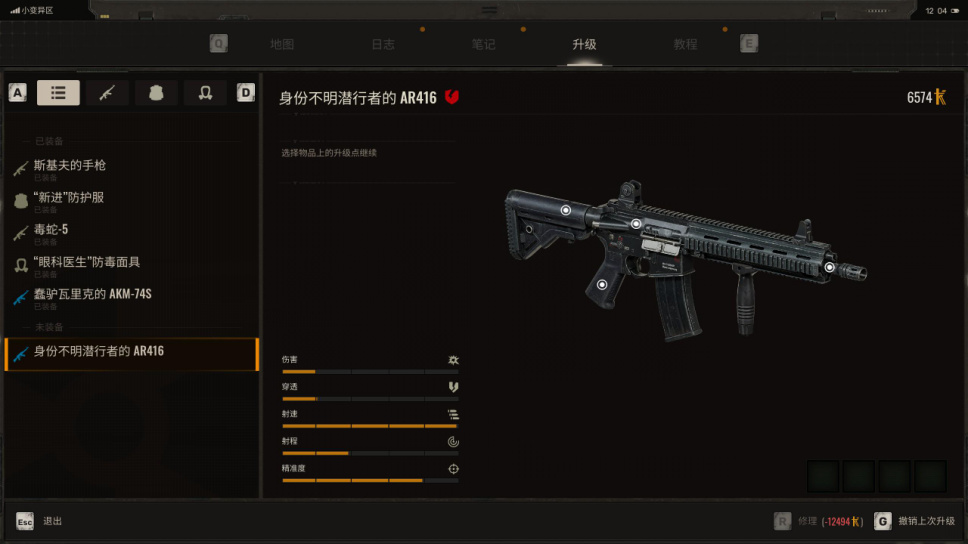
Task: Choose the muzzle upgrade point on barrel
Action: tap(829, 267)
